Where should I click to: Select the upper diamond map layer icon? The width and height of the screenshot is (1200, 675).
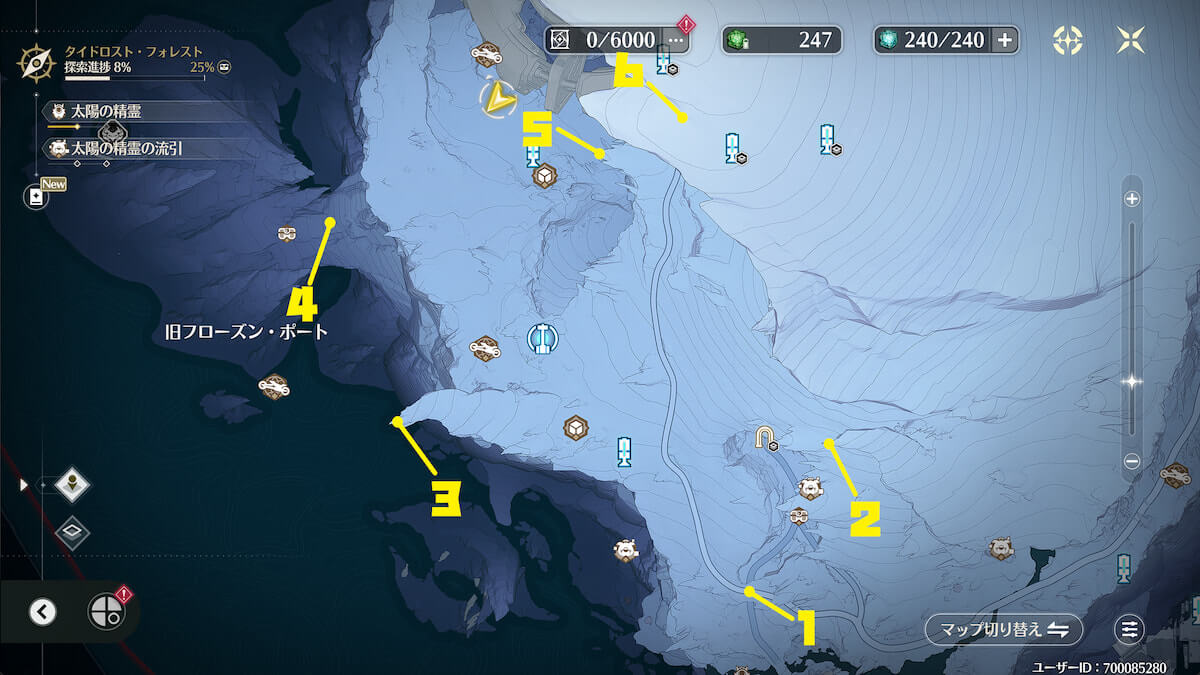pyautogui.click(x=73, y=485)
